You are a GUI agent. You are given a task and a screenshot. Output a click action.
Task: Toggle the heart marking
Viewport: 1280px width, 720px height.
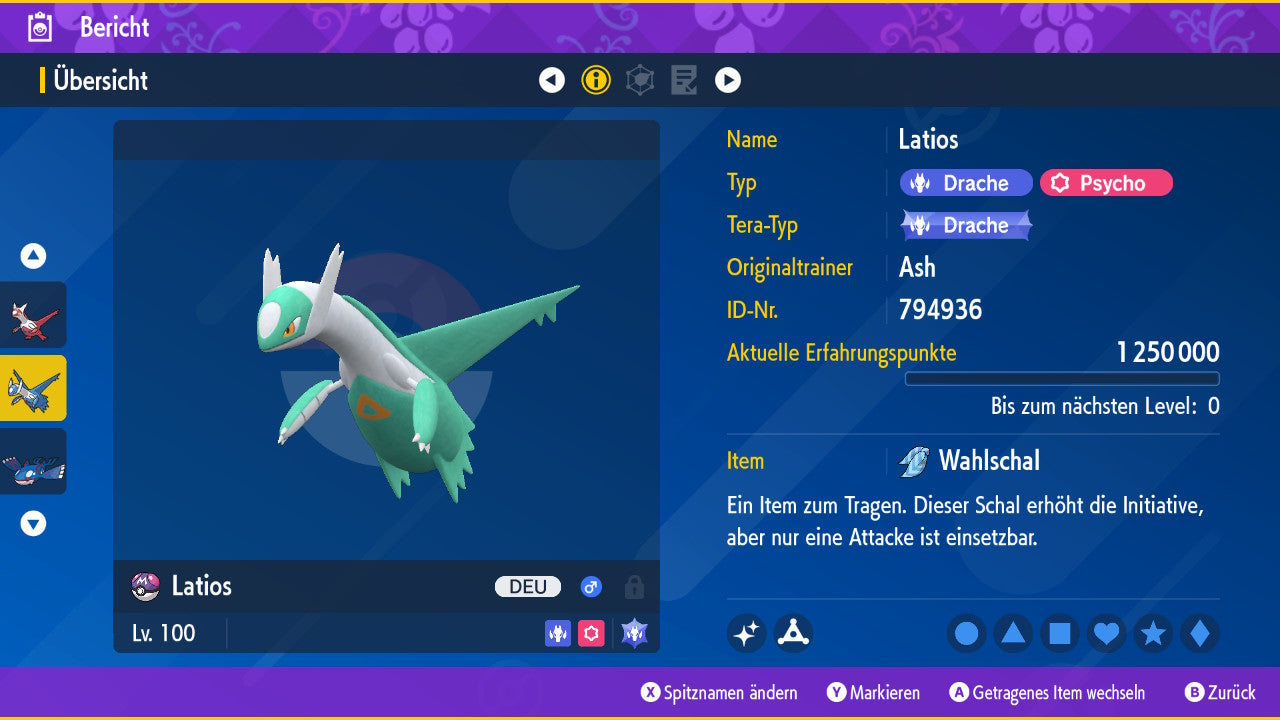(1106, 633)
